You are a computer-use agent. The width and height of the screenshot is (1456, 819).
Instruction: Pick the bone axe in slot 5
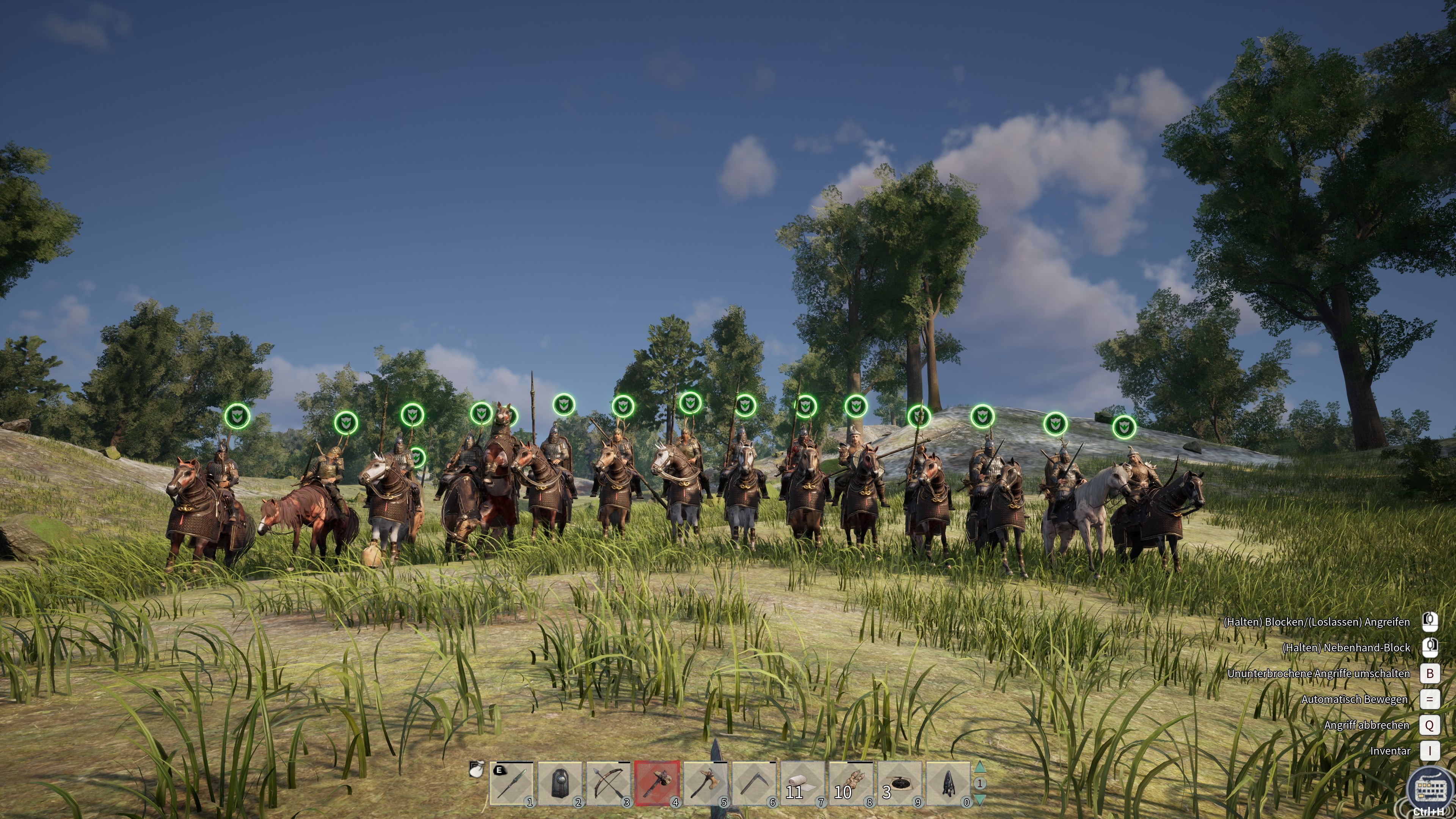coord(705,783)
